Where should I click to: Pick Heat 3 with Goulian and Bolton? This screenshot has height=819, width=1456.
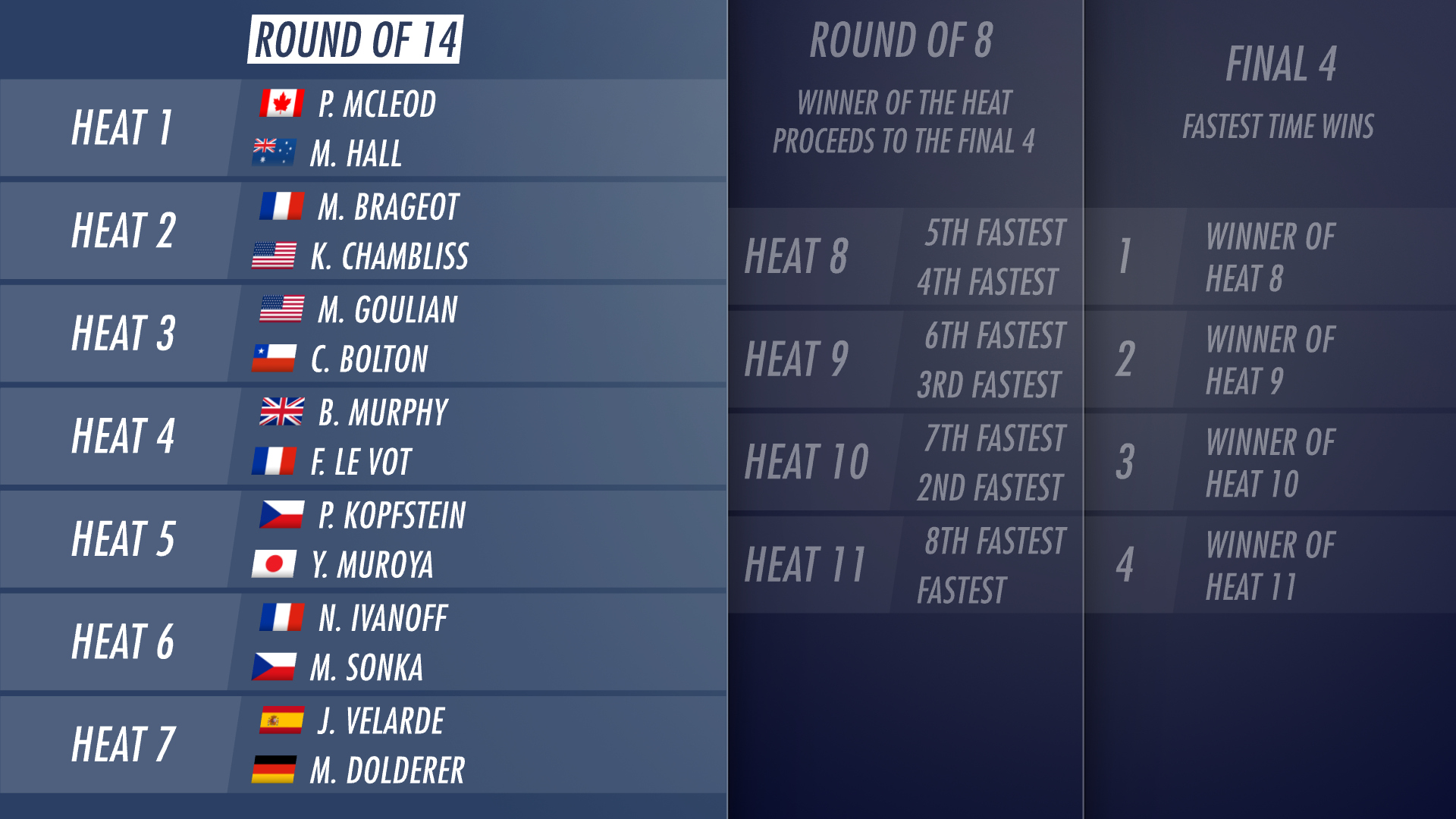362,334
